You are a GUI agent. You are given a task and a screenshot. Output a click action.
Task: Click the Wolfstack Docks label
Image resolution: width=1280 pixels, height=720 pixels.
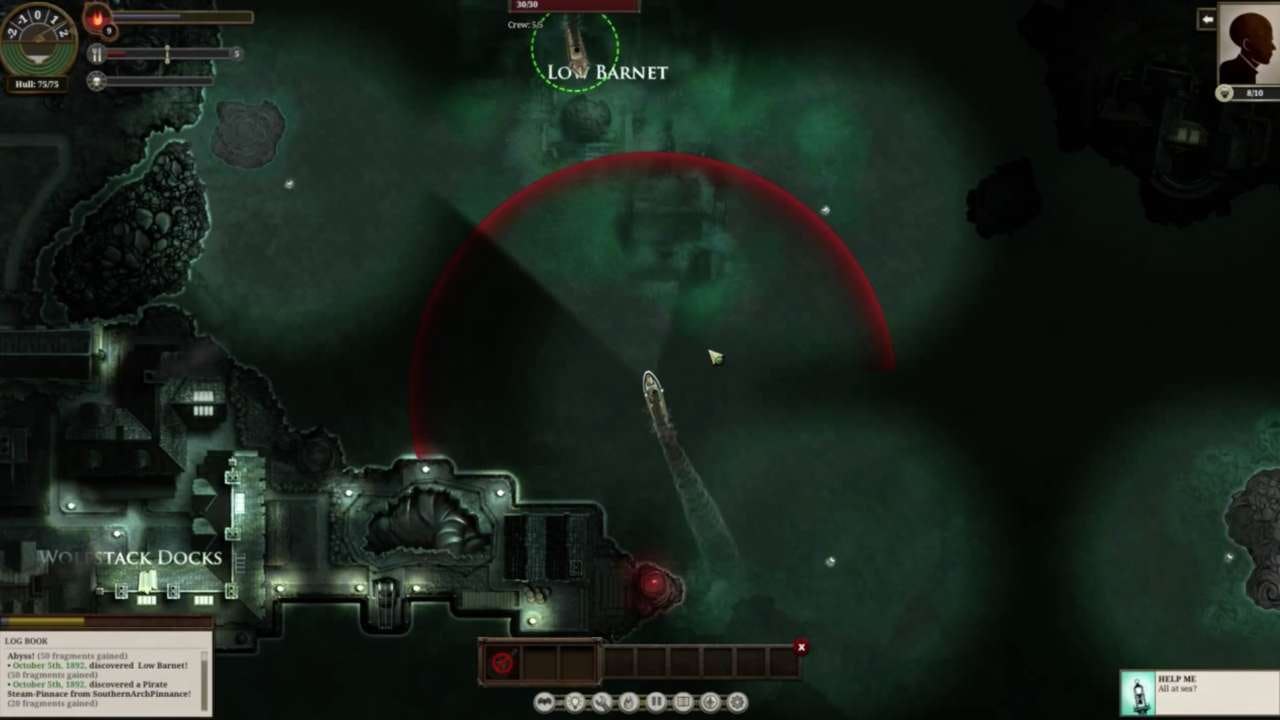click(133, 558)
